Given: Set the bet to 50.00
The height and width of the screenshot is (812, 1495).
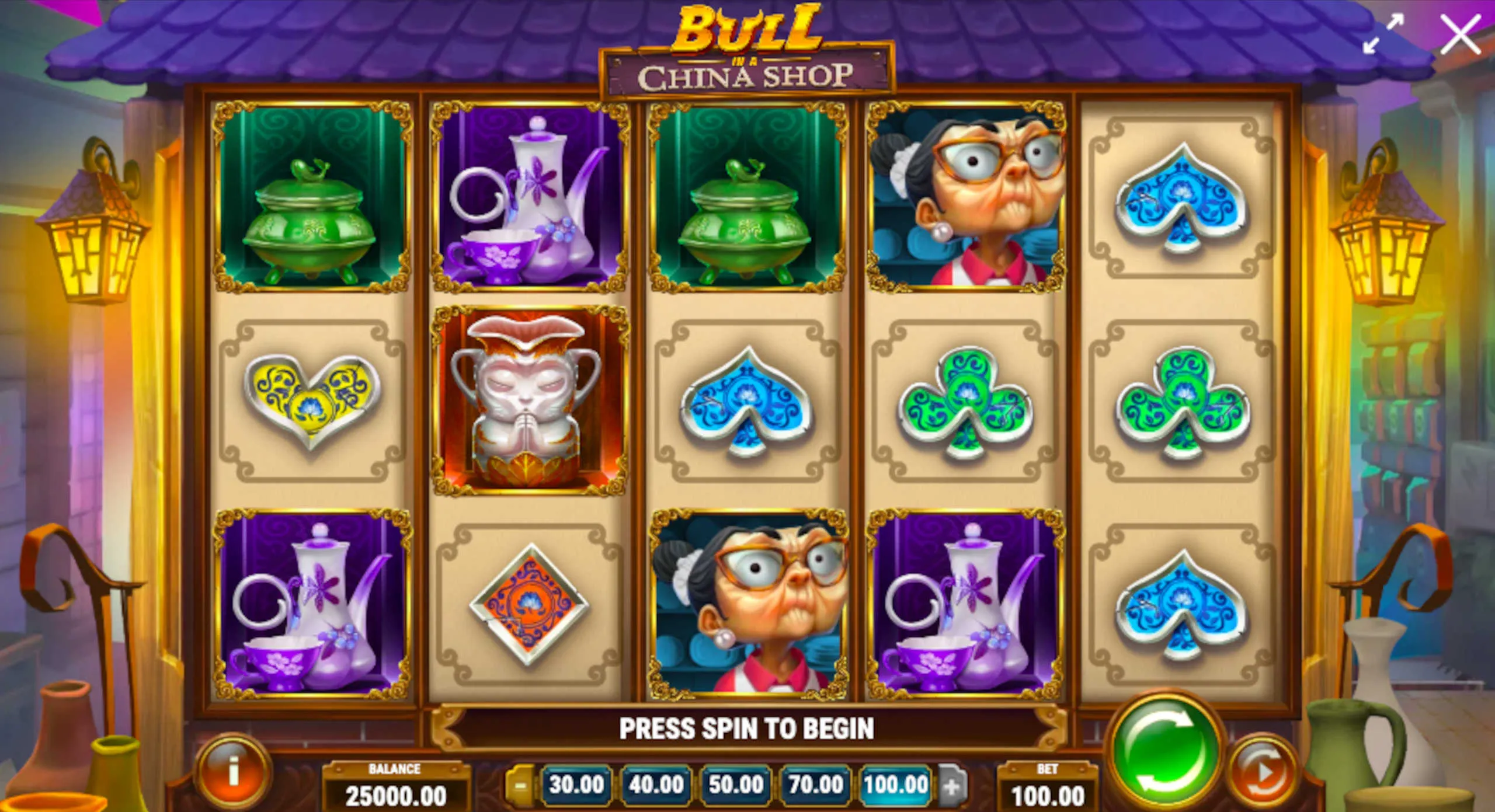Looking at the screenshot, I should 736,785.
